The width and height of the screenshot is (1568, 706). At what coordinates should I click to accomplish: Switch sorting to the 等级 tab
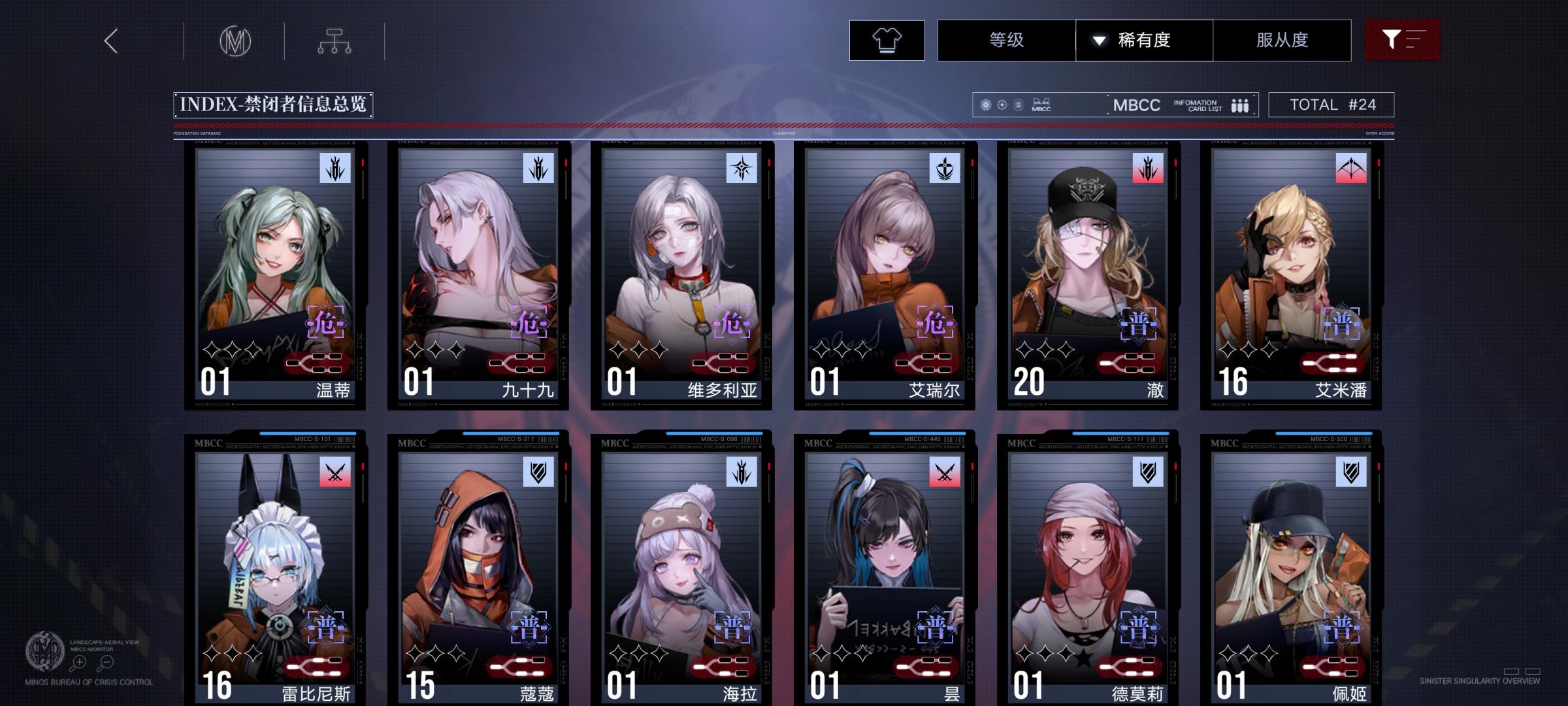pyautogui.click(x=1007, y=40)
